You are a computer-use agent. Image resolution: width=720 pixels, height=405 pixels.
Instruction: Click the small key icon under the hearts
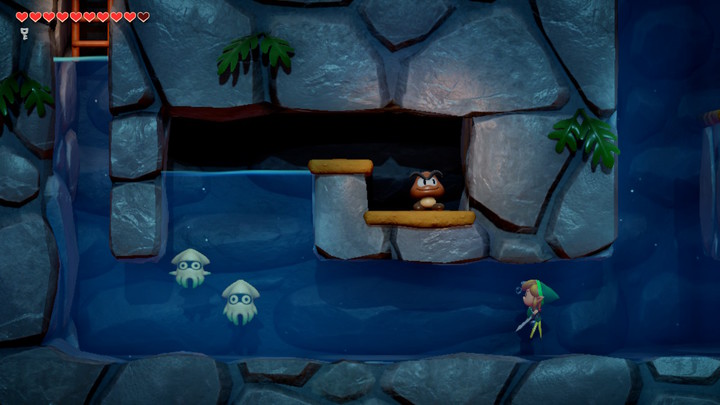(x=22, y=33)
